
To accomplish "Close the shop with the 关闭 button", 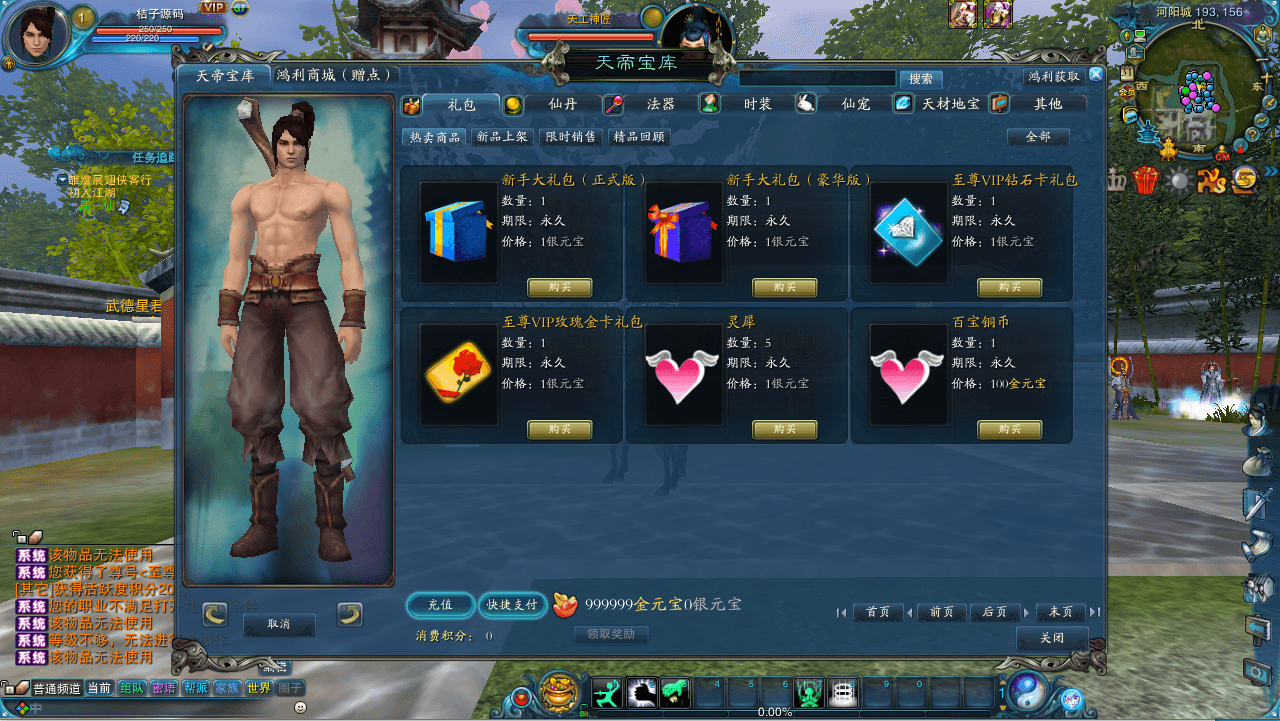I will 1051,638.
